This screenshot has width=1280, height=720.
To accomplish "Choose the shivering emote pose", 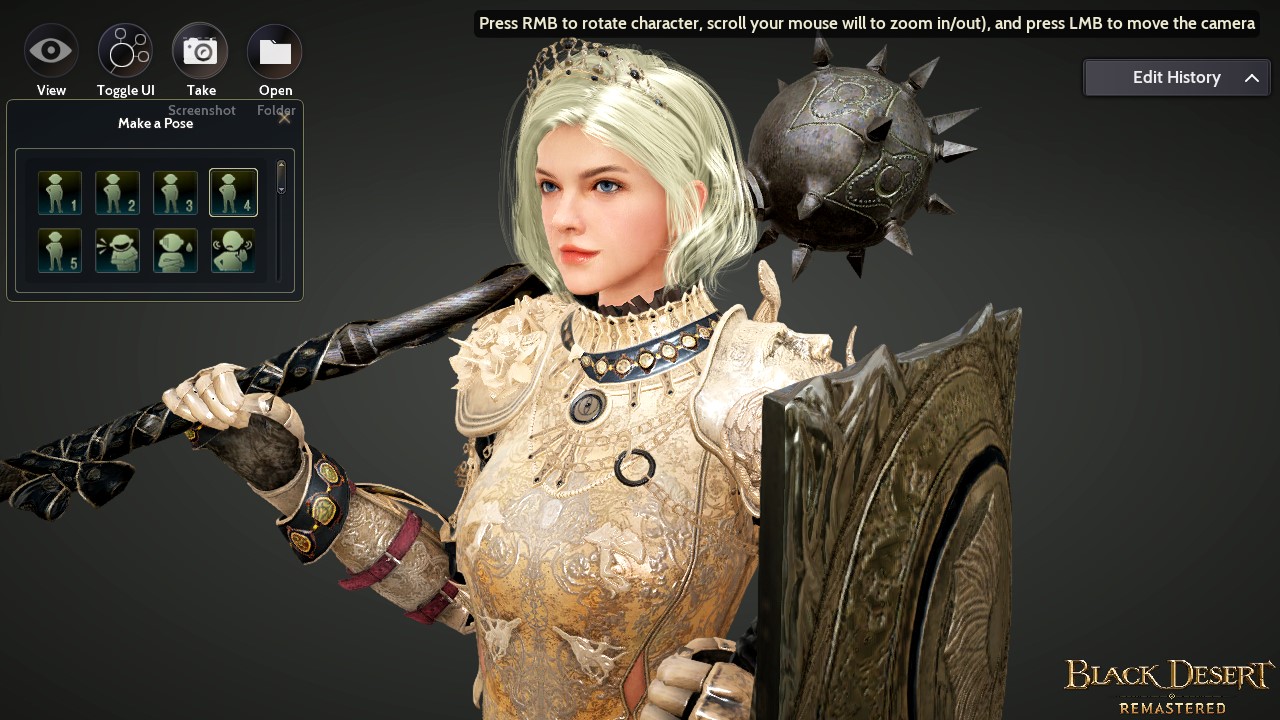I will [x=232, y=250].
